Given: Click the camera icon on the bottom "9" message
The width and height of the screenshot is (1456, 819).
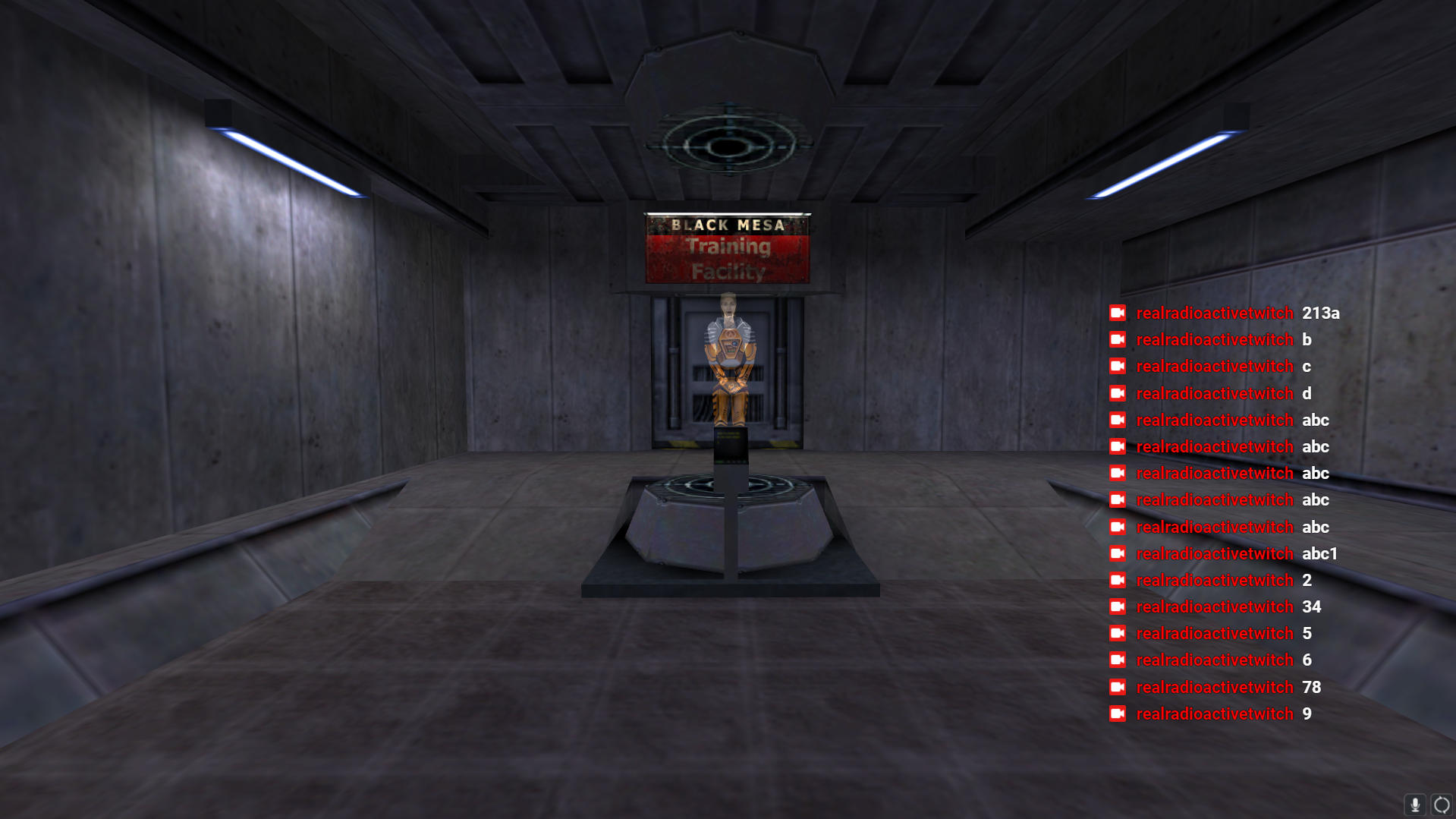Looking at the screenshot, I should click(x=1118, y=713).
